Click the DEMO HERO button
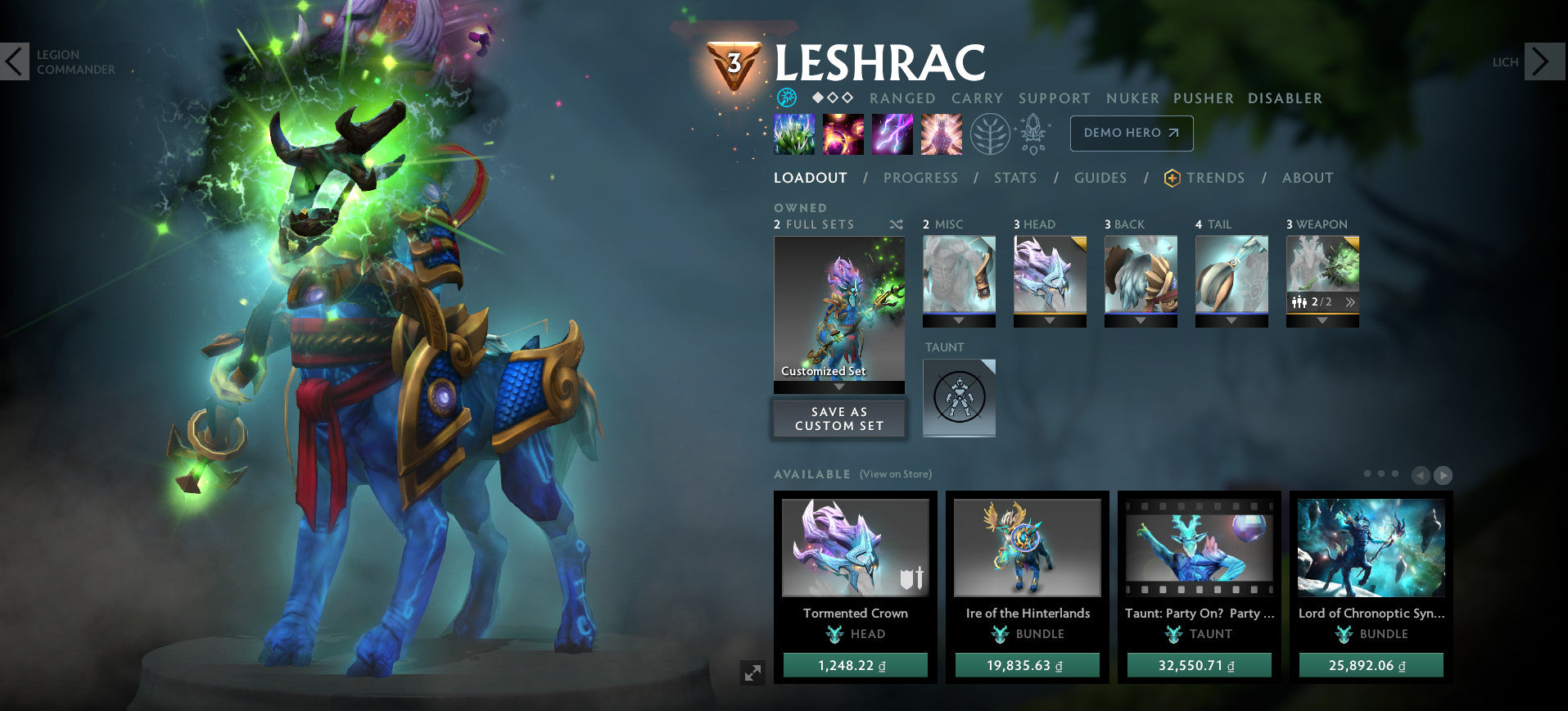Screen dimensions: 1568x711 pos(1131,133)
